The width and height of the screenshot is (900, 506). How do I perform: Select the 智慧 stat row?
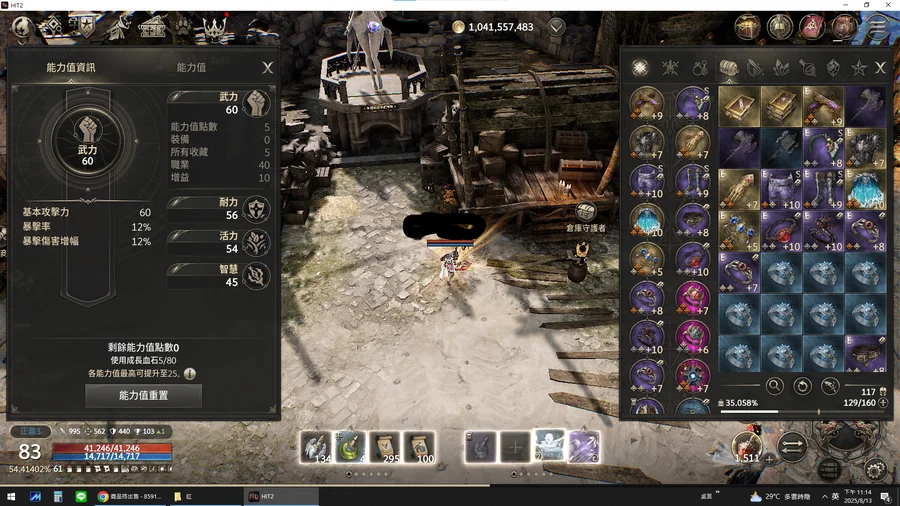(220, 277)
